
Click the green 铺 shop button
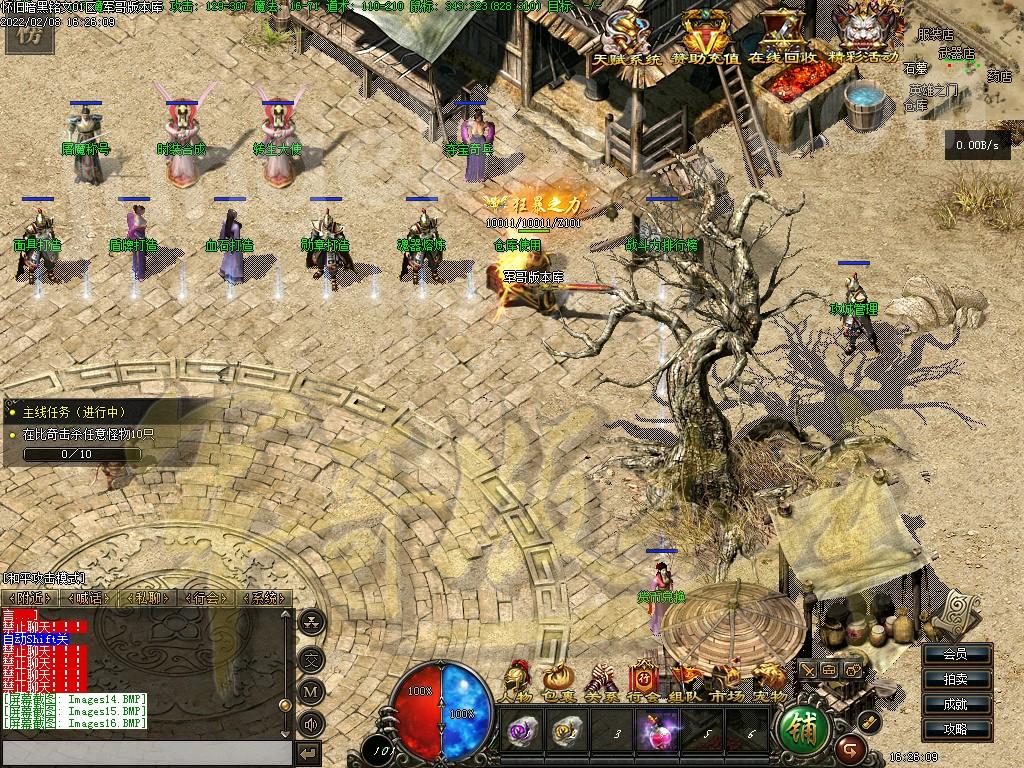click(804, 729)
